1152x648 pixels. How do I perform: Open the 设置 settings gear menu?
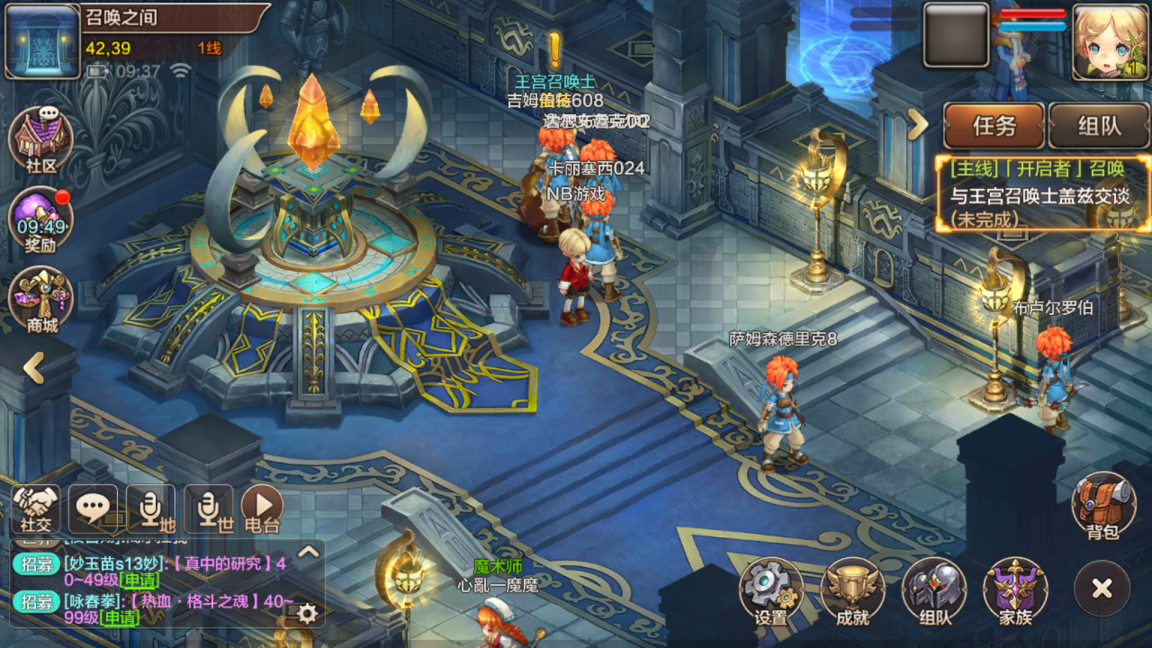(x=771, y=592)
